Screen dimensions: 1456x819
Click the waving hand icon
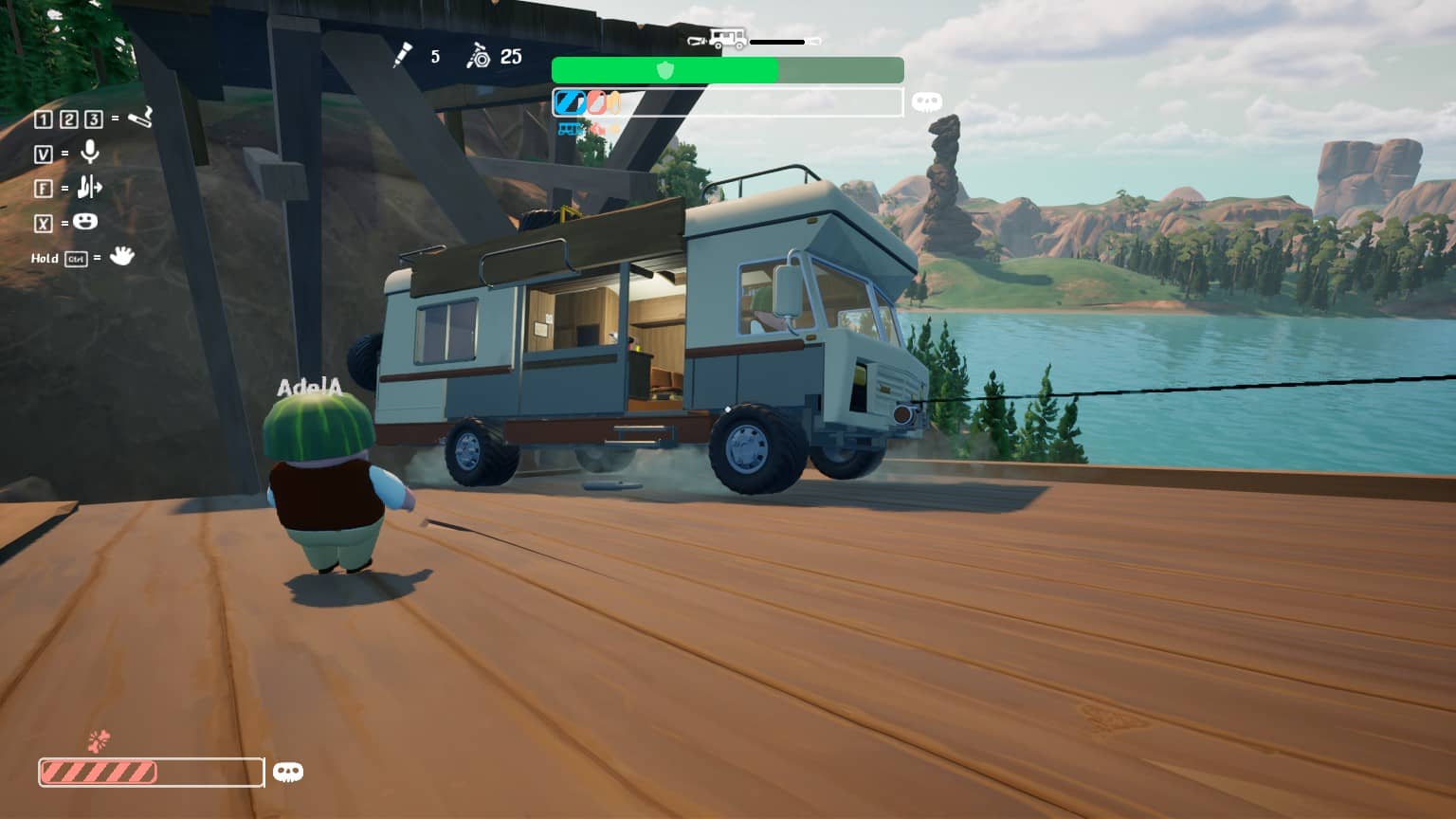121,256
